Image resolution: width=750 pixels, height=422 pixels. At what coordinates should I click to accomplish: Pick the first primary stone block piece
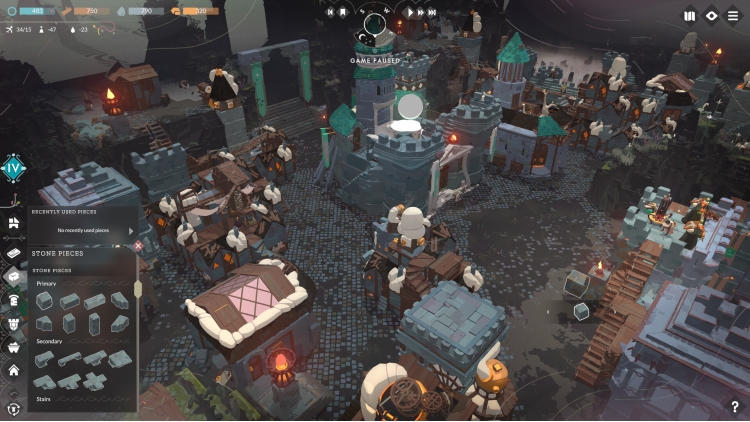(45, 300)
